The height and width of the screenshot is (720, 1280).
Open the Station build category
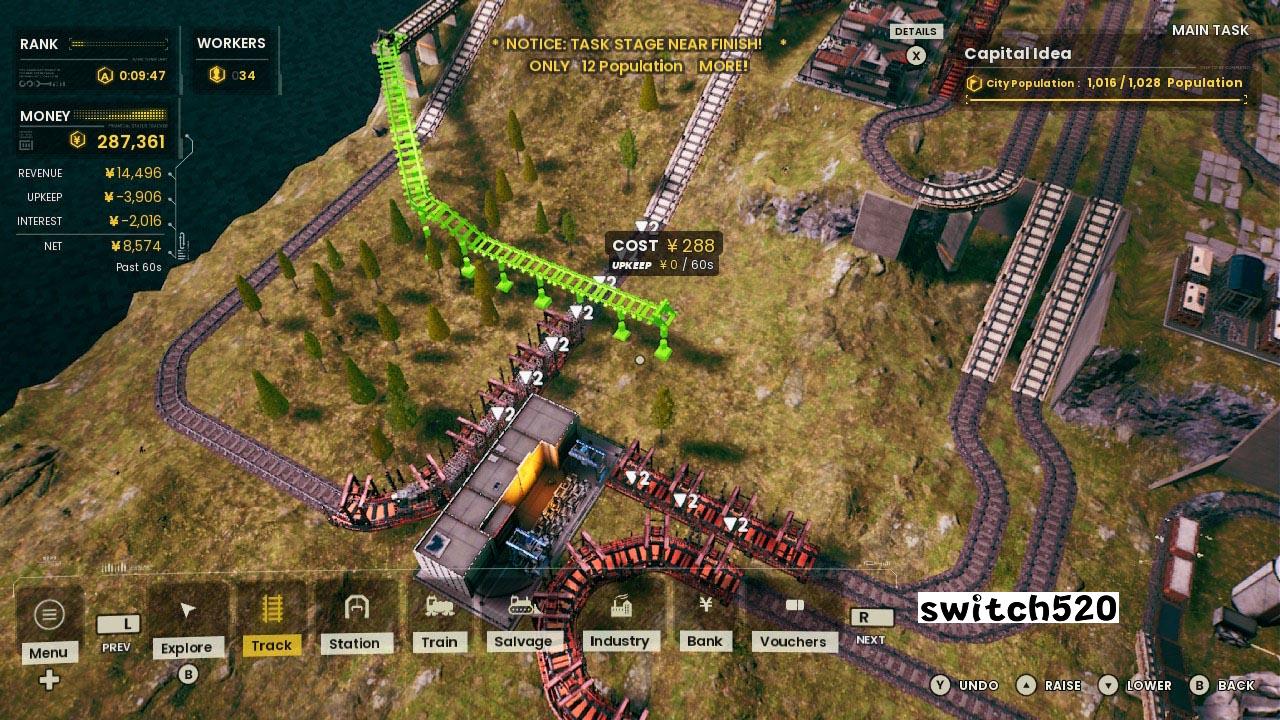click(355, 618)
